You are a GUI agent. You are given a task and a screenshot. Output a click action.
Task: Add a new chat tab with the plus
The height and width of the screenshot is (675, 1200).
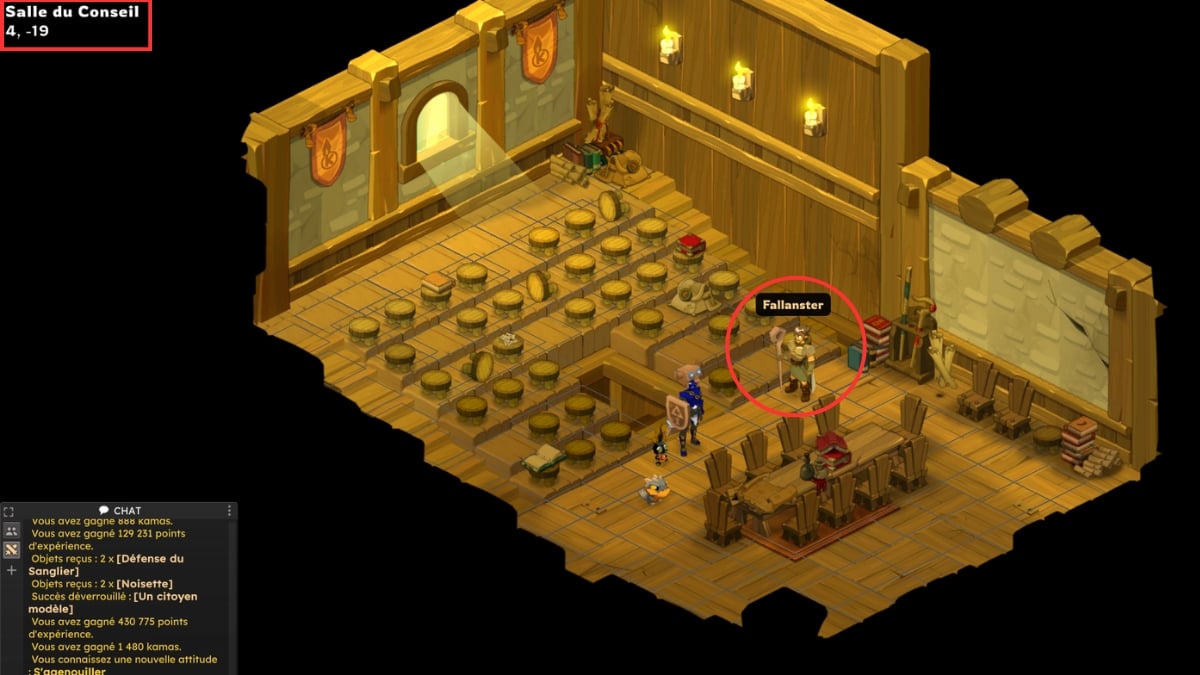point(12,570)
